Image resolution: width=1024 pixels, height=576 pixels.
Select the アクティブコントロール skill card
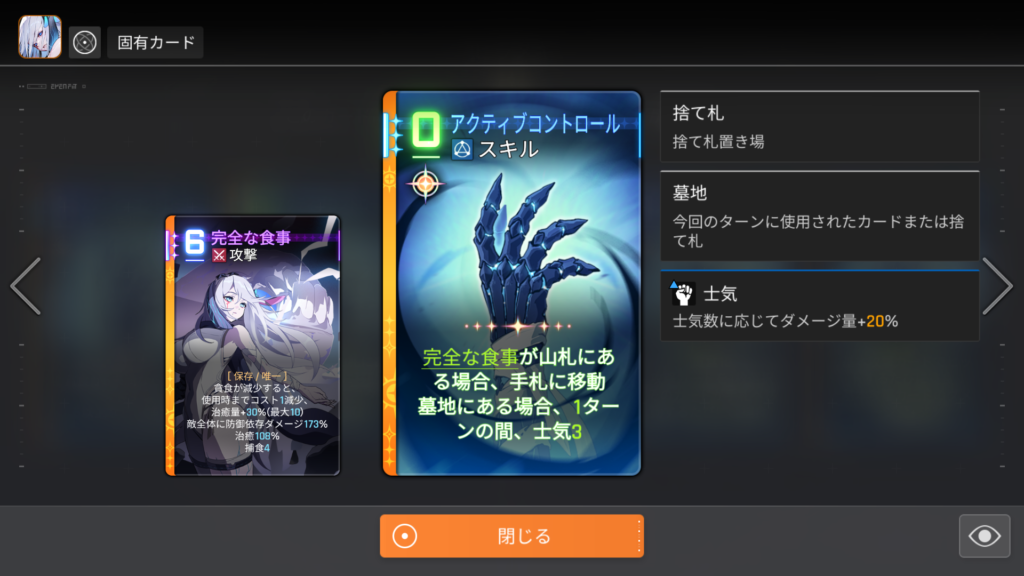click(511, 283)
